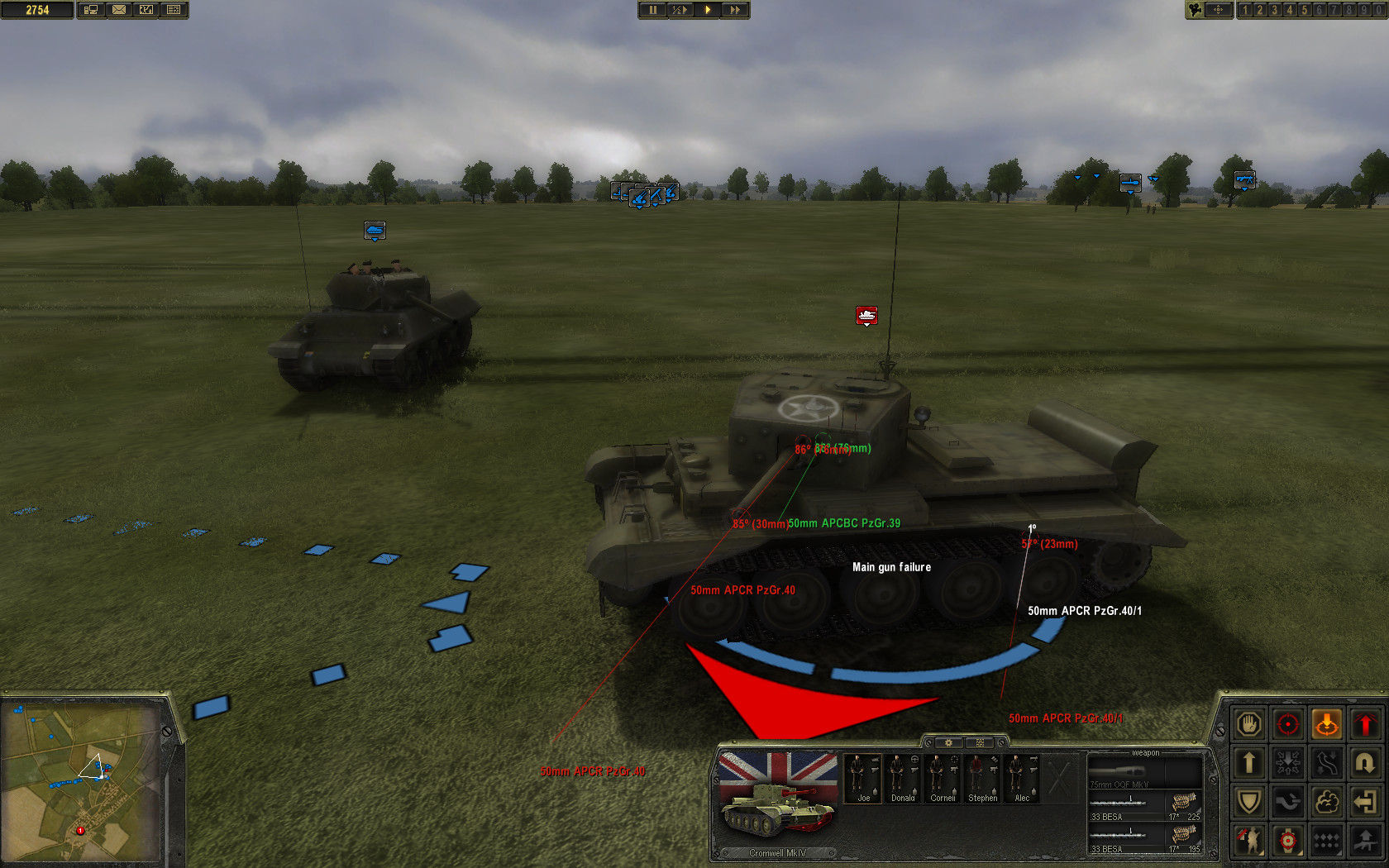The height and width of the screenshot is (868, 1389).
Task: Select the red crosshair Attack command
Action: tap(1288, 723)
